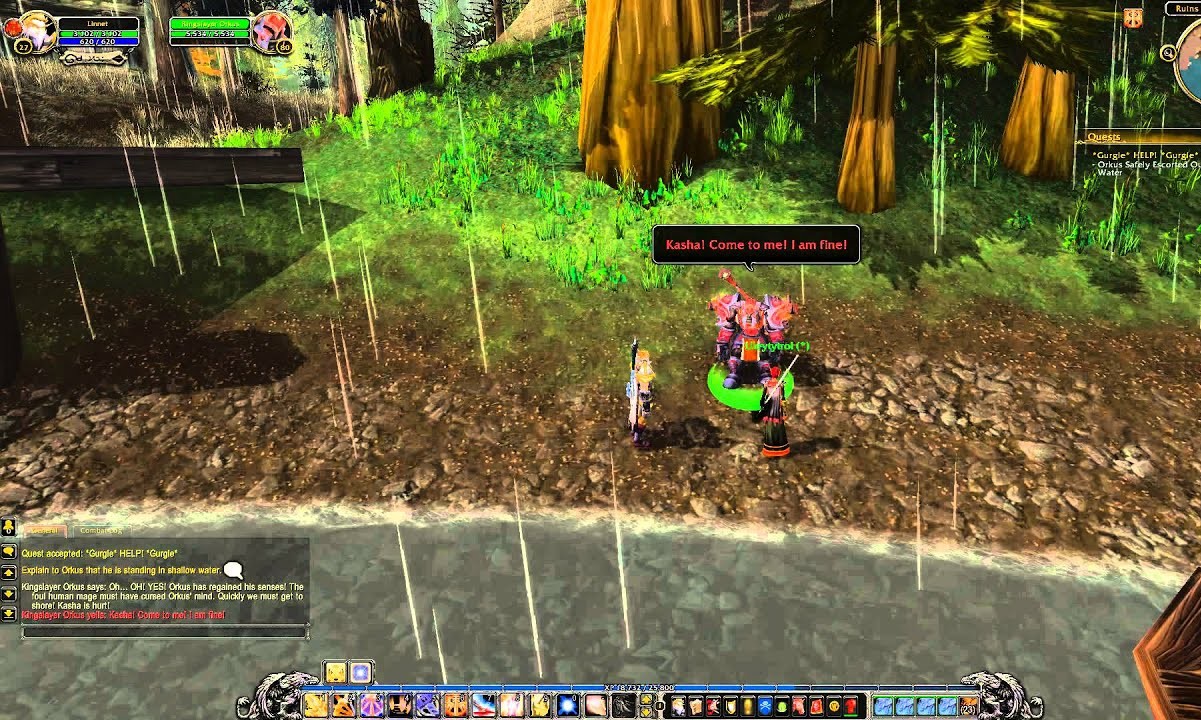Open the first blue backpack slot
1201x720 pixels.
pos(882,706)
